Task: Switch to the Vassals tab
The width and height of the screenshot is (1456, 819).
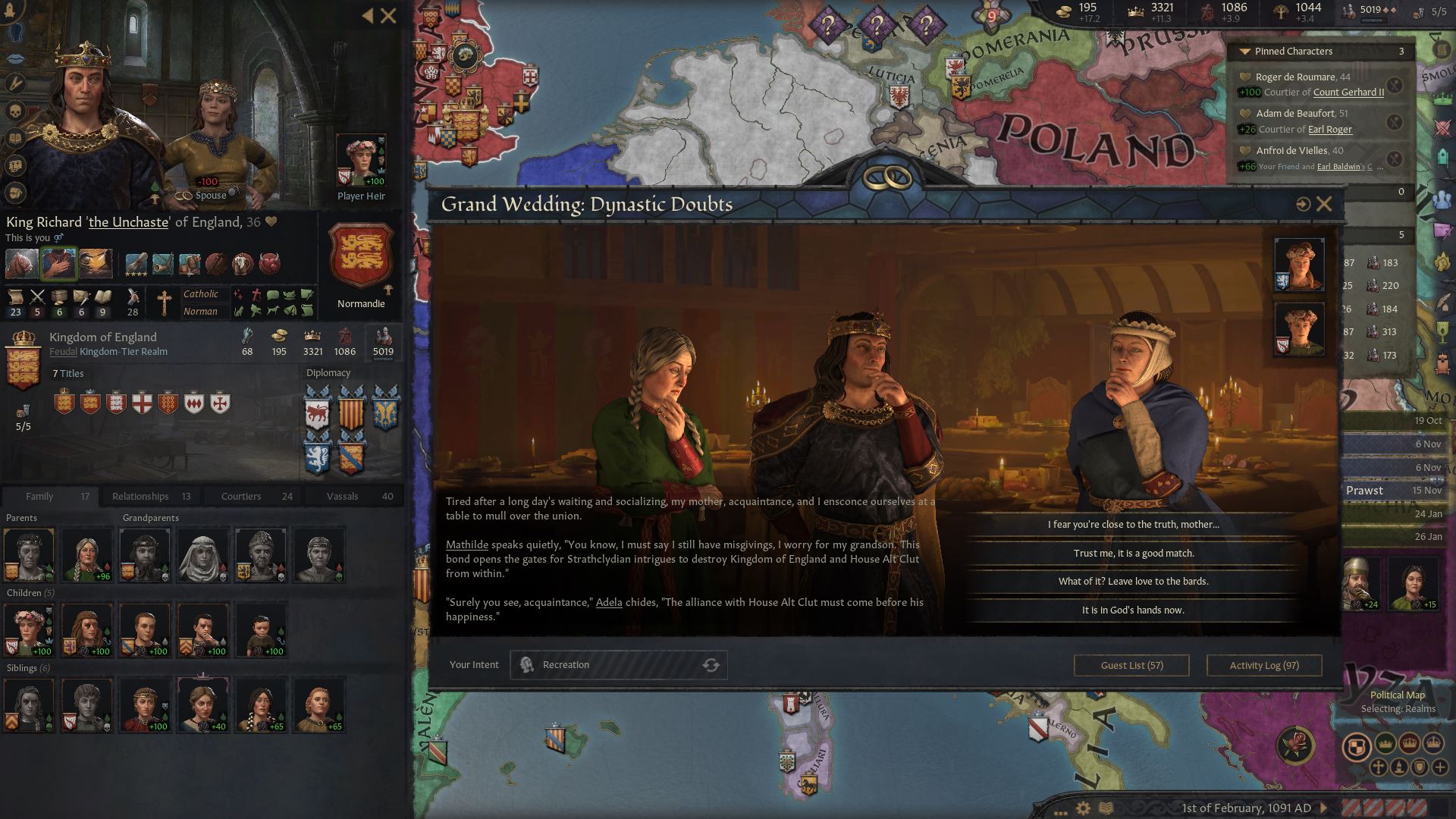Action: coord(343,496)
